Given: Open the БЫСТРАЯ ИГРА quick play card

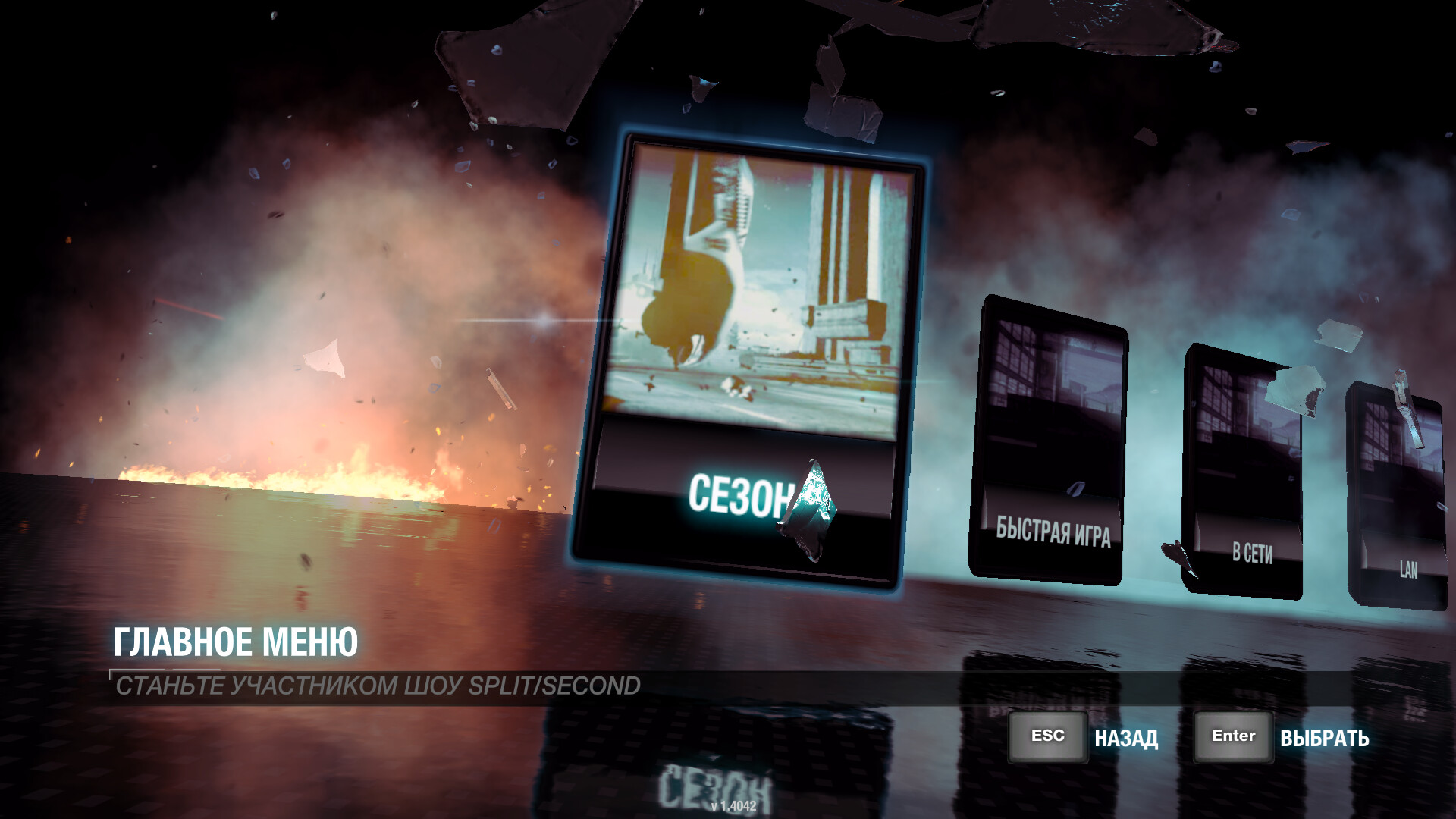Looking at the screenshot, I should pos(1049,440).
